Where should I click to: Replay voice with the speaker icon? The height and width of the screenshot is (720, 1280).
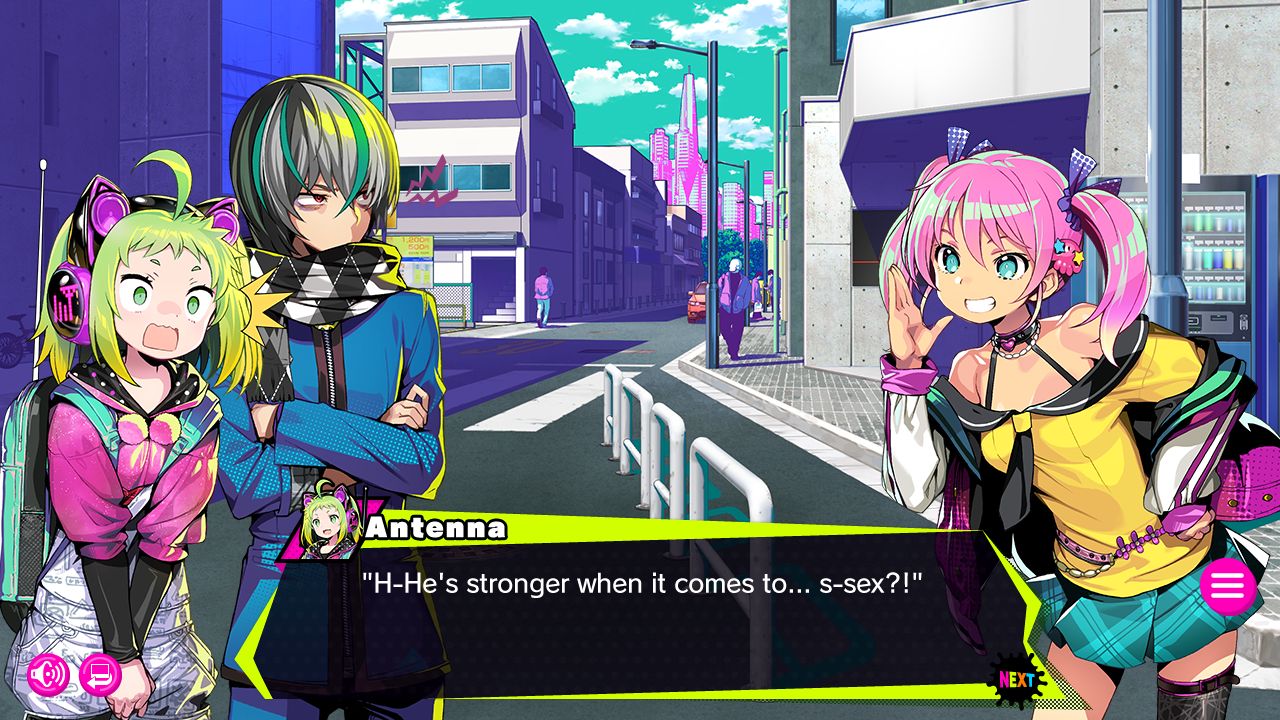[x=48, y=675]
